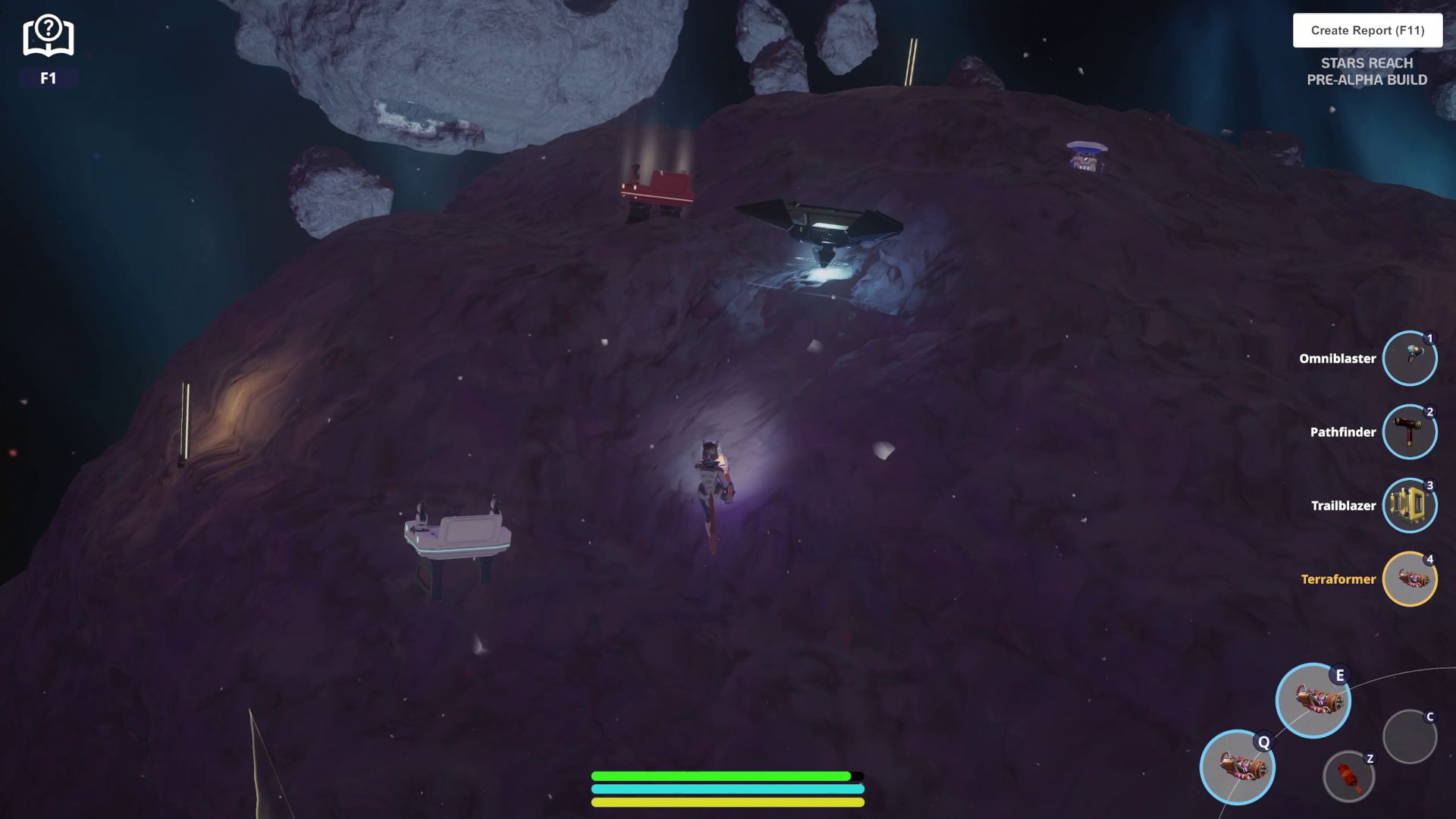The image size is (1456, 819).
Task: Use the Terraformer ability marked Q
Action: pos(1237,767)
